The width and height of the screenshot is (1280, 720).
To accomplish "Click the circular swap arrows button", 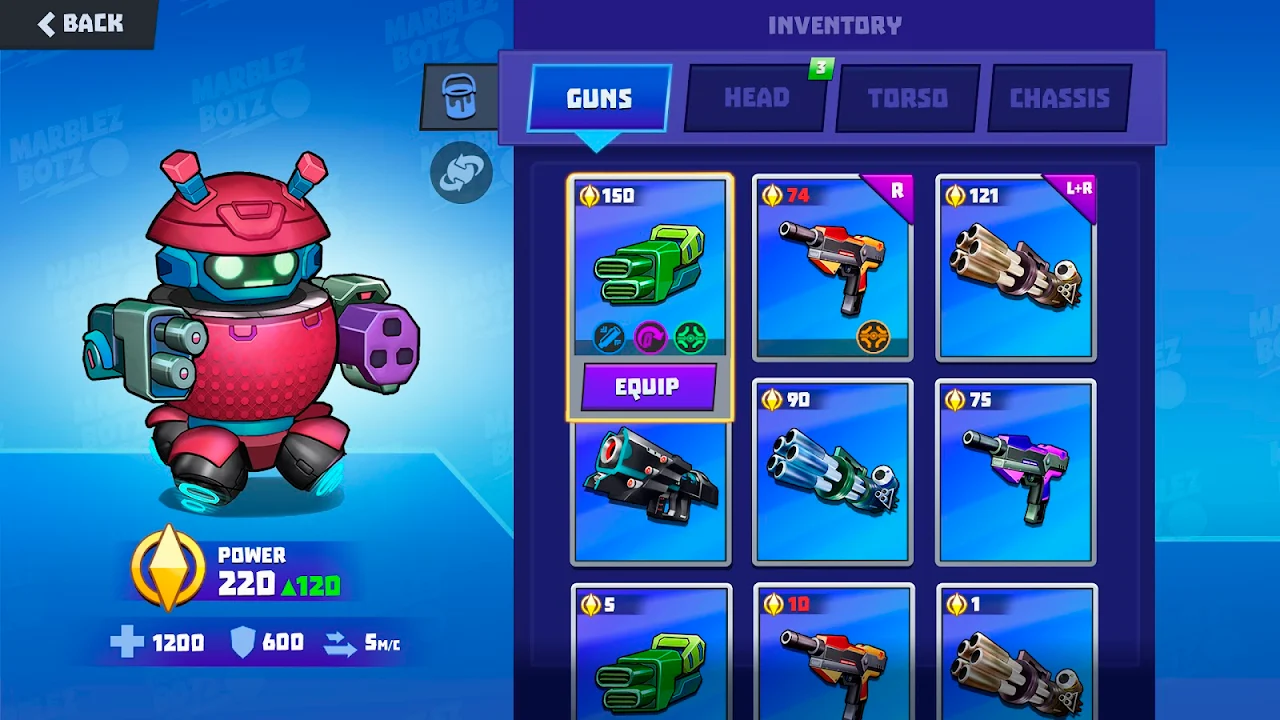I will pos(461,172).
